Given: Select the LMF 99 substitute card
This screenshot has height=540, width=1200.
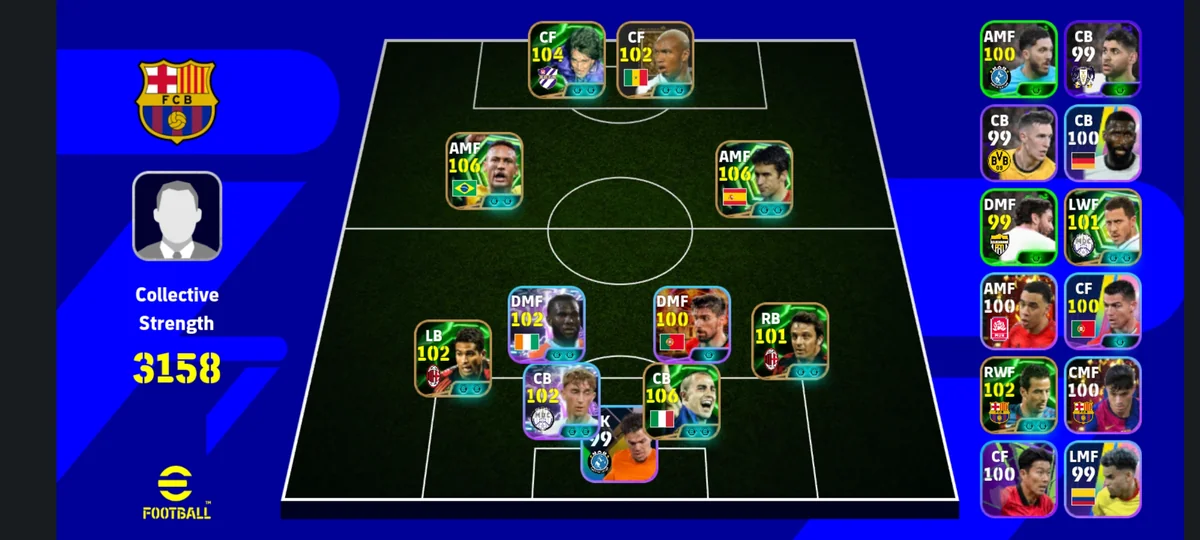Looking at the screenshot, I should coord(1102,478).
